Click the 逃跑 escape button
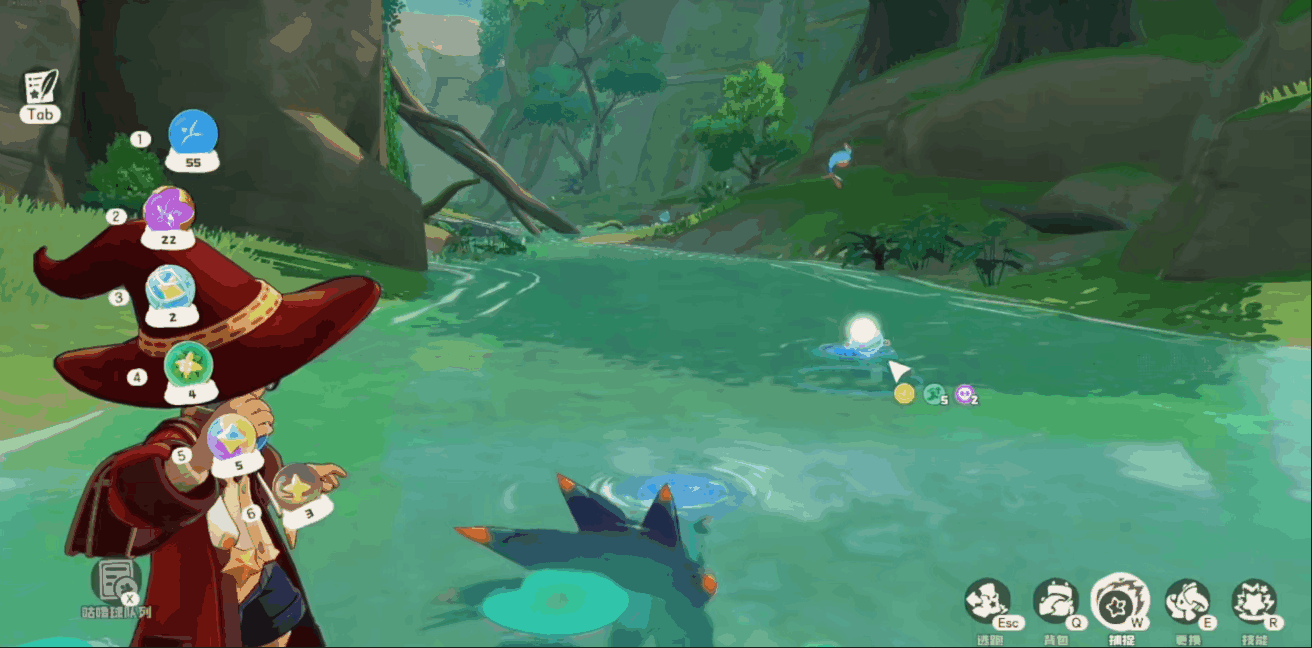 988,601
